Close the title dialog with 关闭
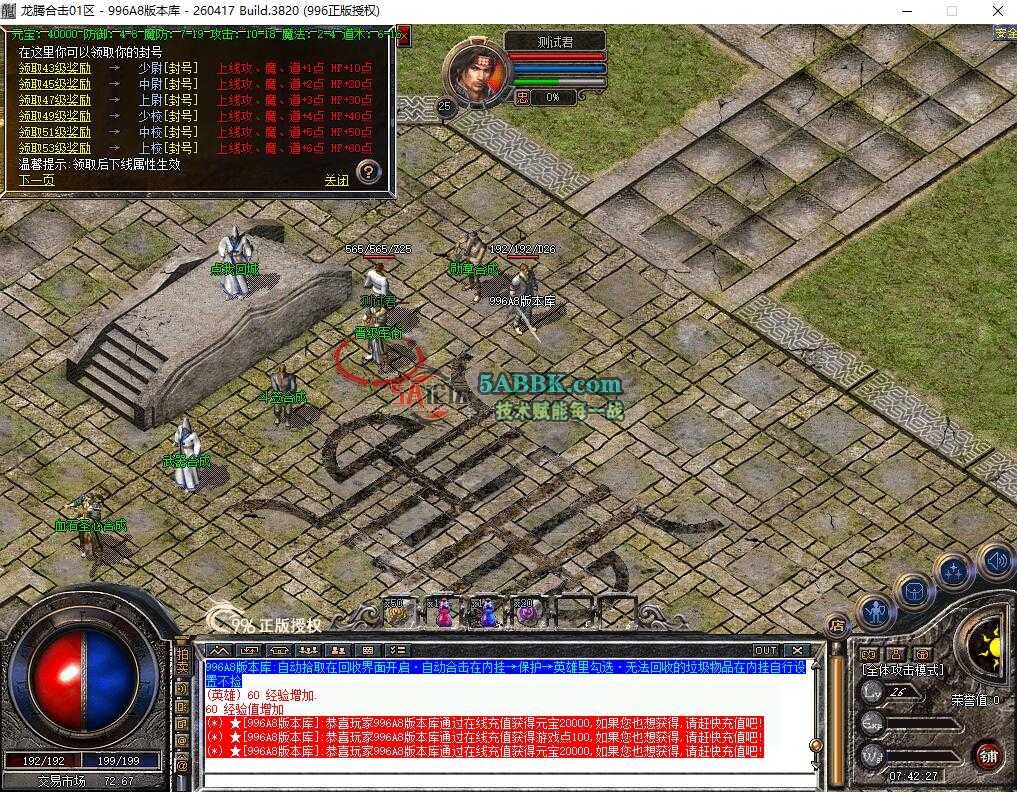This screenshot has height=792, width=1017. click(336, 181)
